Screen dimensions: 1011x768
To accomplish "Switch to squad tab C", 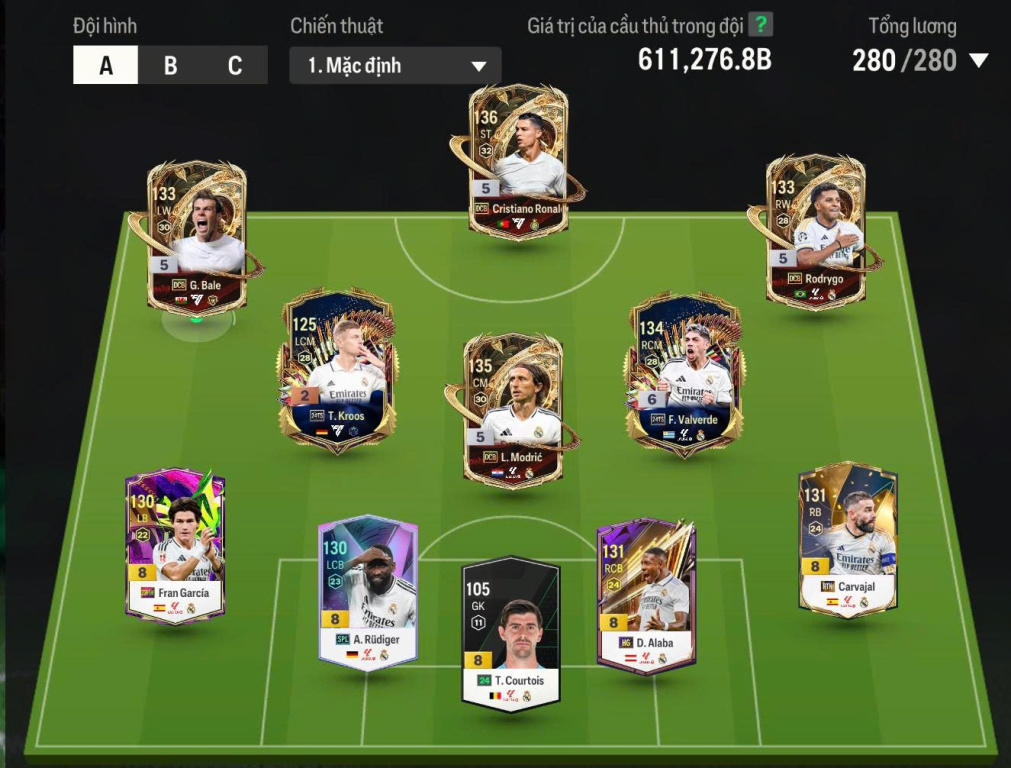I will click(235, 66).
